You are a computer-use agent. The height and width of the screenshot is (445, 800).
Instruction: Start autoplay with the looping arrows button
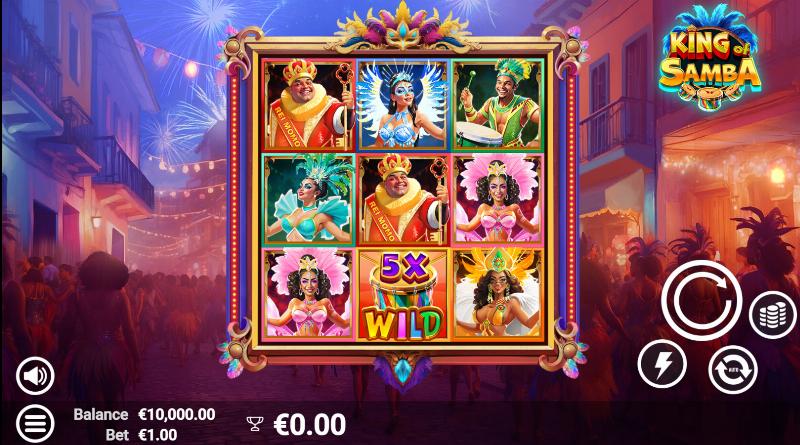point(733,369)
